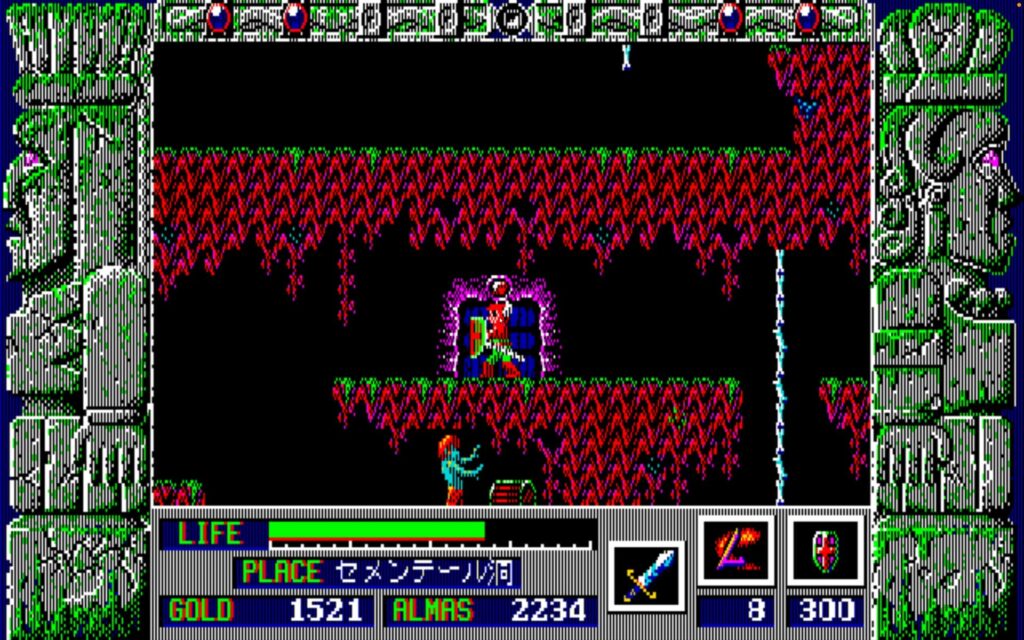Click the flaming boomerang item slot
Screen dimensions: 1024x640
[736, 551]
